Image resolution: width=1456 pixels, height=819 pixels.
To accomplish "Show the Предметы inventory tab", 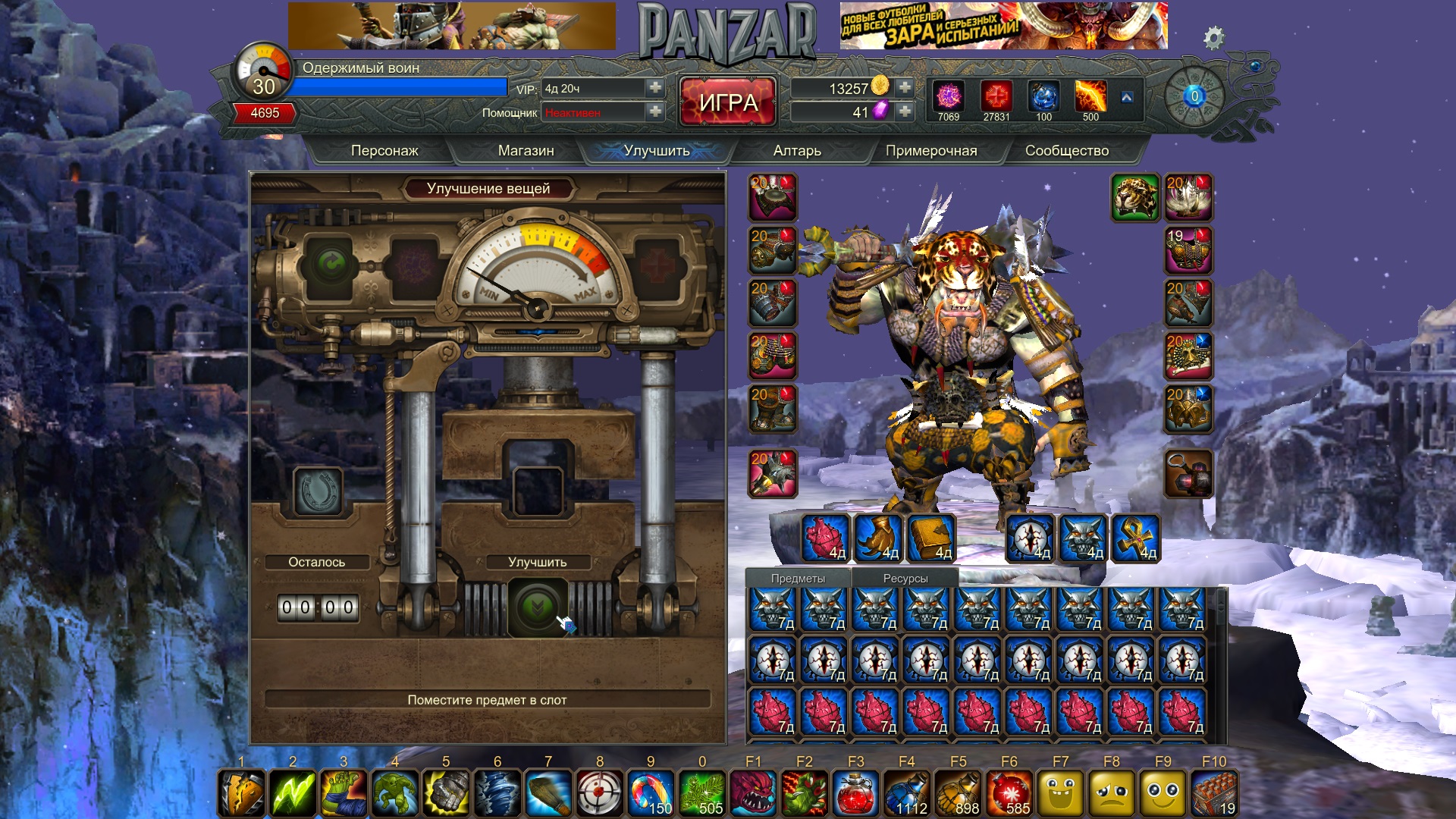I will (x=798, y=578).
